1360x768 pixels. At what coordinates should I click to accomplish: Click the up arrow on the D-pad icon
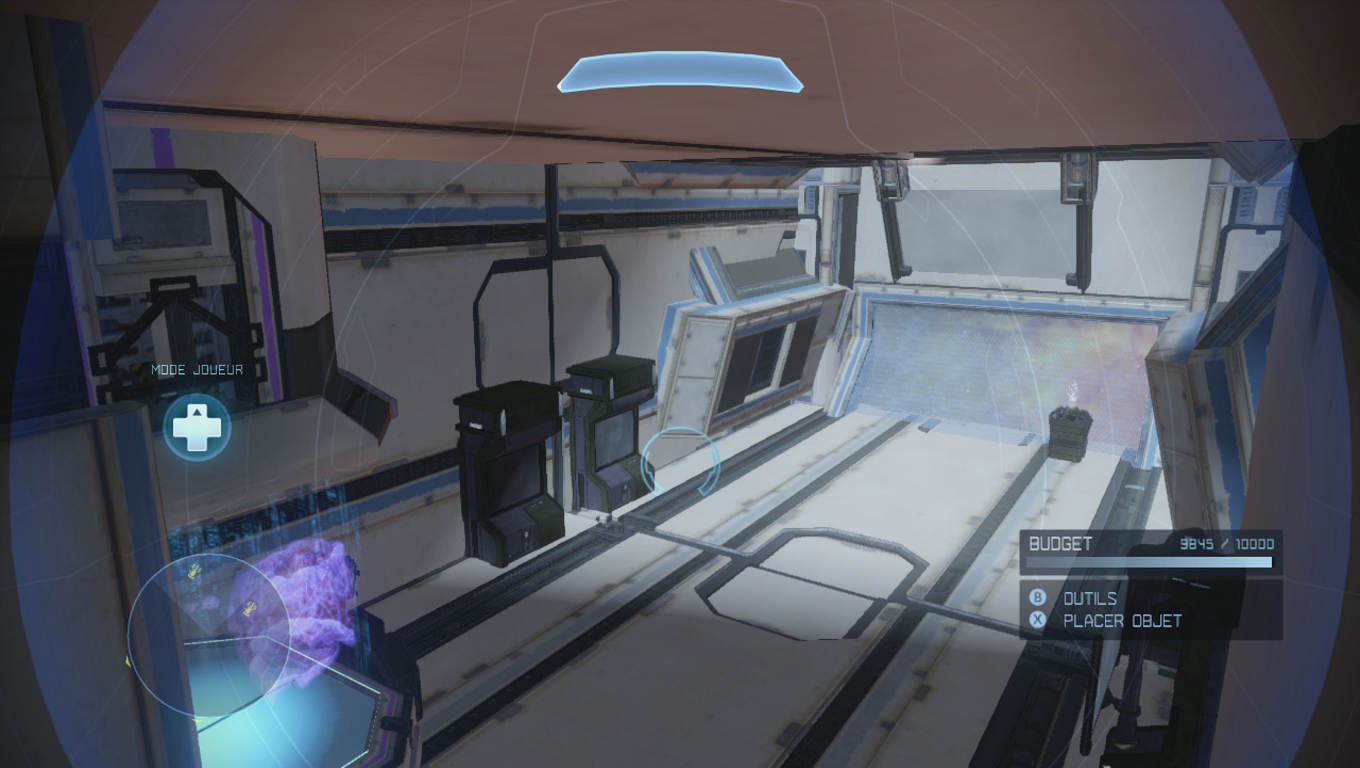pos(198,414)
